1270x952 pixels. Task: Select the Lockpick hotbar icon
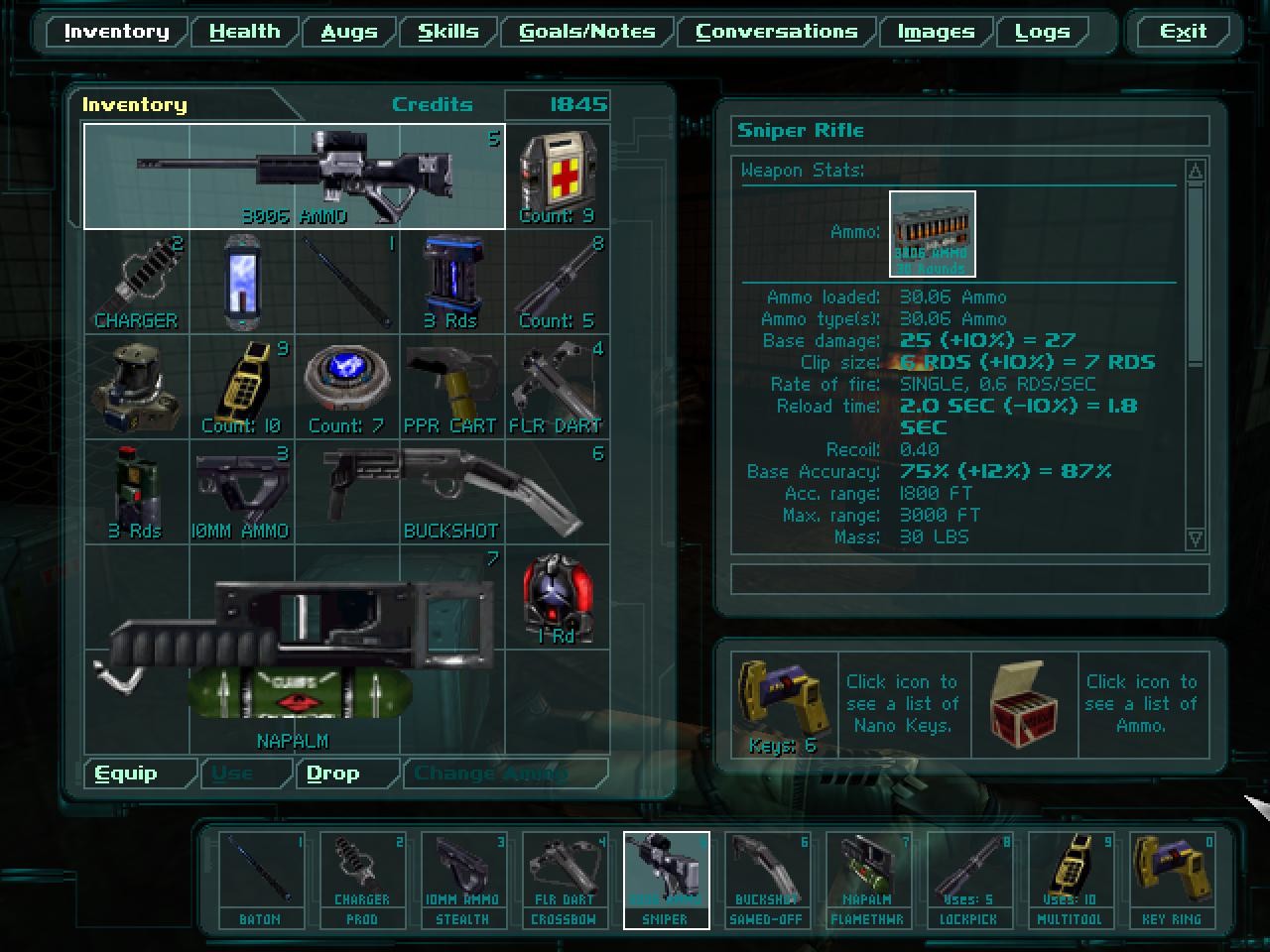(969, 878)
